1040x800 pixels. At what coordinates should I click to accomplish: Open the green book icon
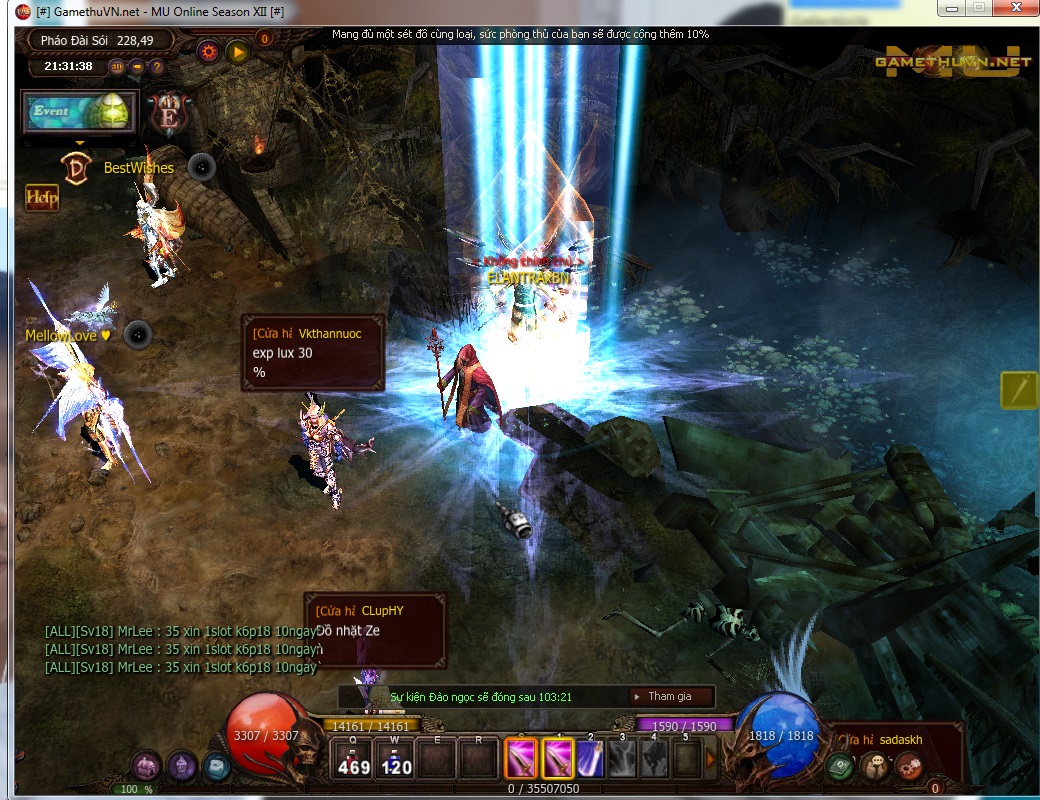click(x=838, y=767)
